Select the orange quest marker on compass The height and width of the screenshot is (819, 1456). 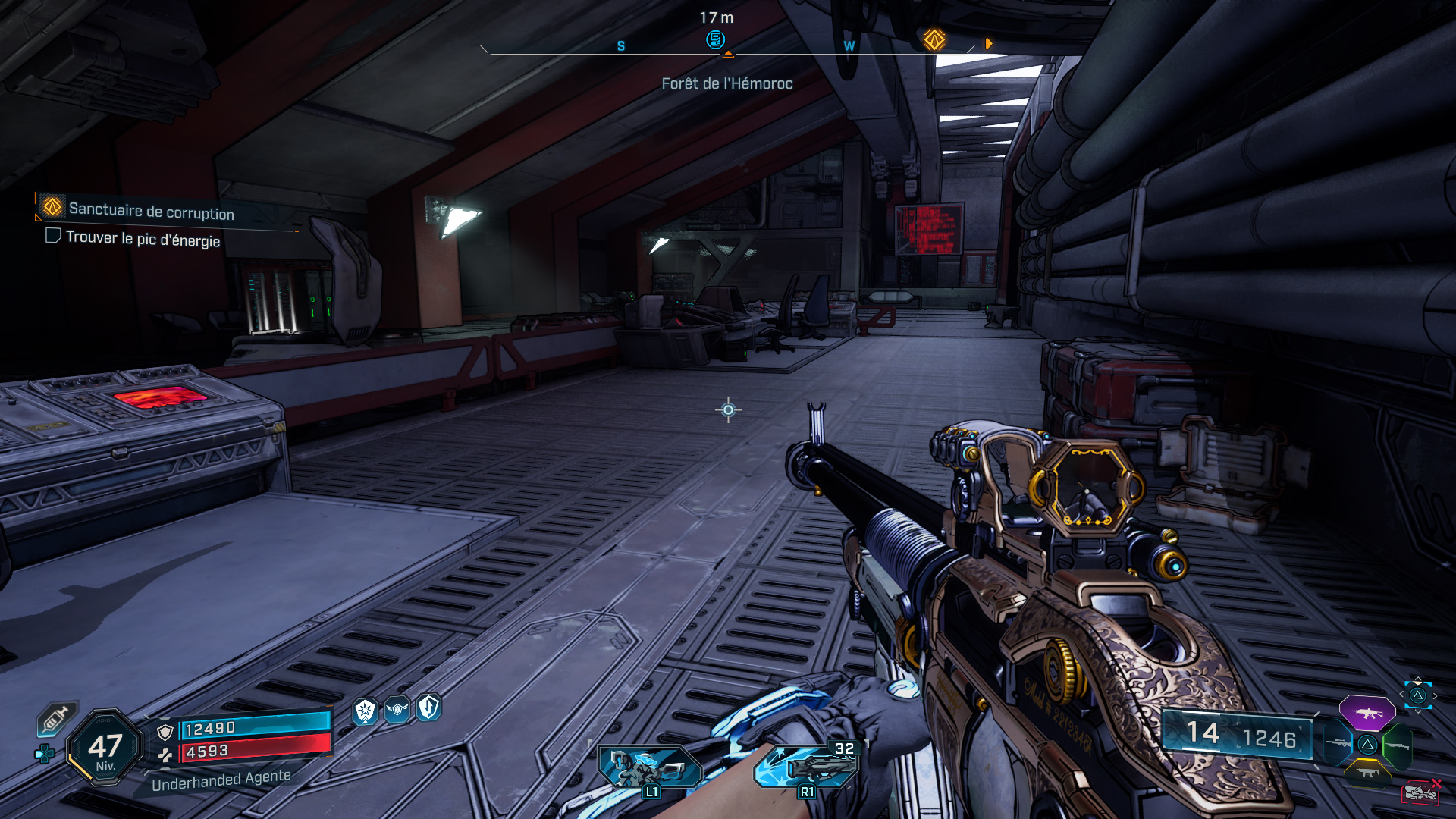[x=934, y=39]
